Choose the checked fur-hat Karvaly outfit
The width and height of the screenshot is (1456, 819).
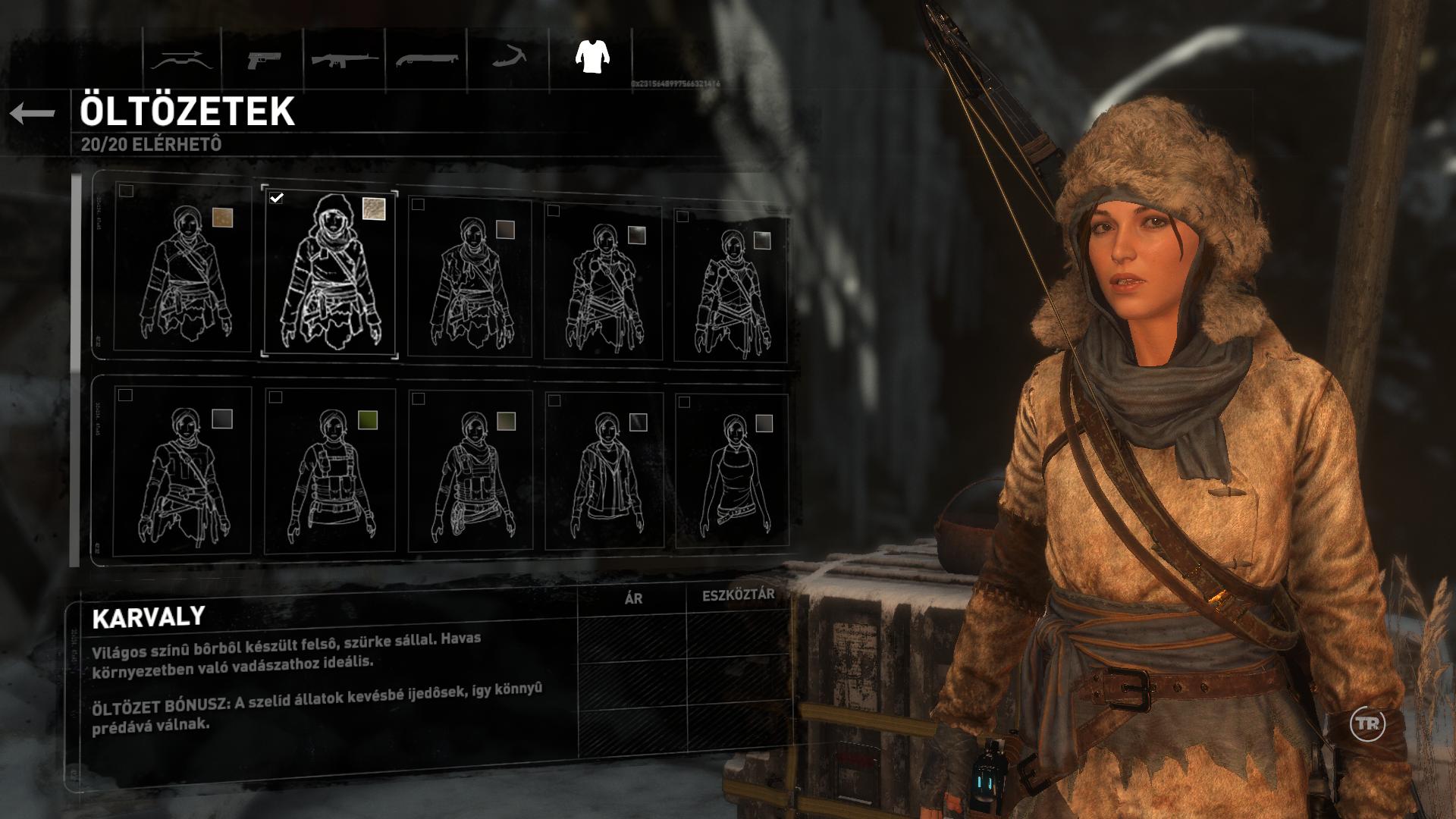coord(329,271)
